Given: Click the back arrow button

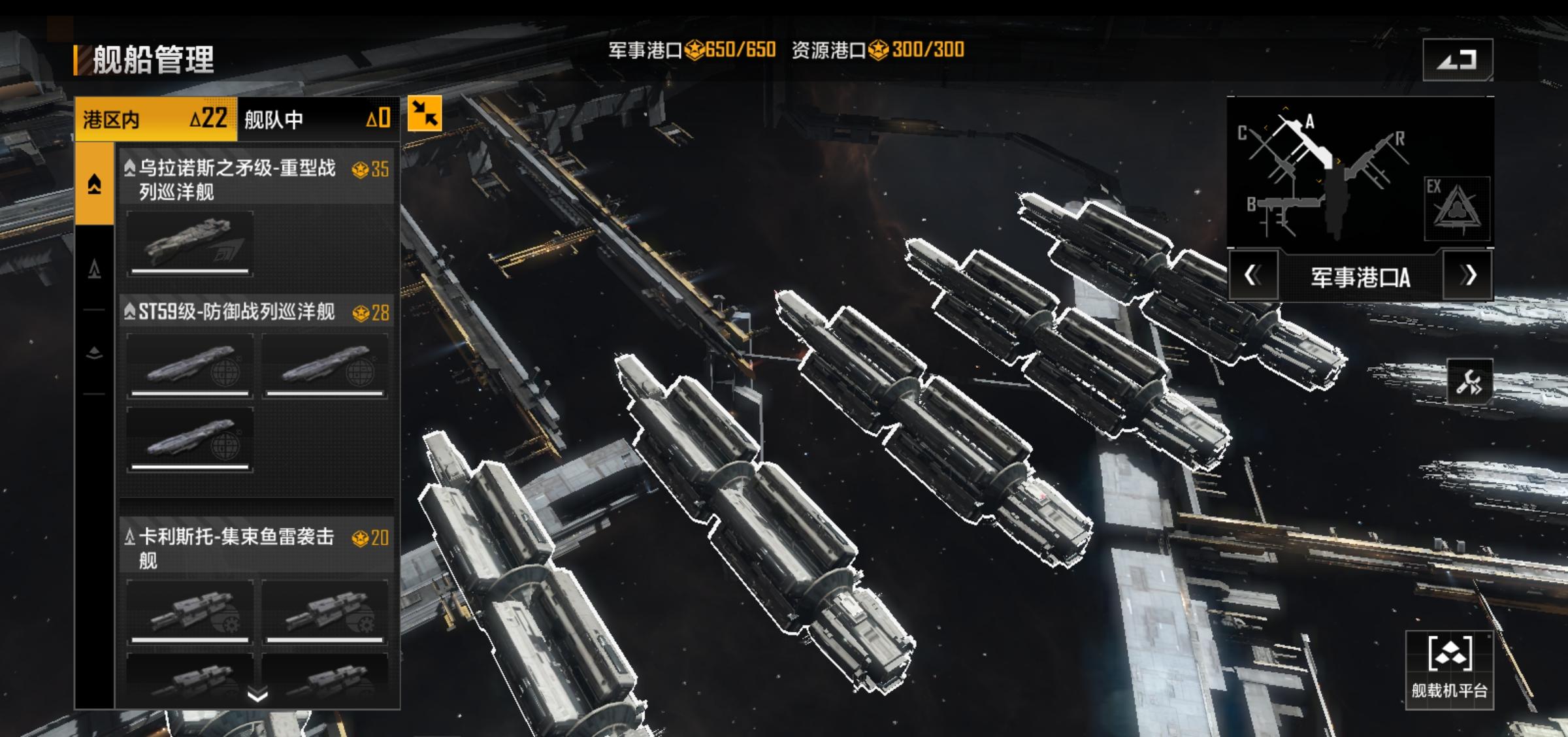Looking at the screenshot, I should click(x=1458, y=60).
